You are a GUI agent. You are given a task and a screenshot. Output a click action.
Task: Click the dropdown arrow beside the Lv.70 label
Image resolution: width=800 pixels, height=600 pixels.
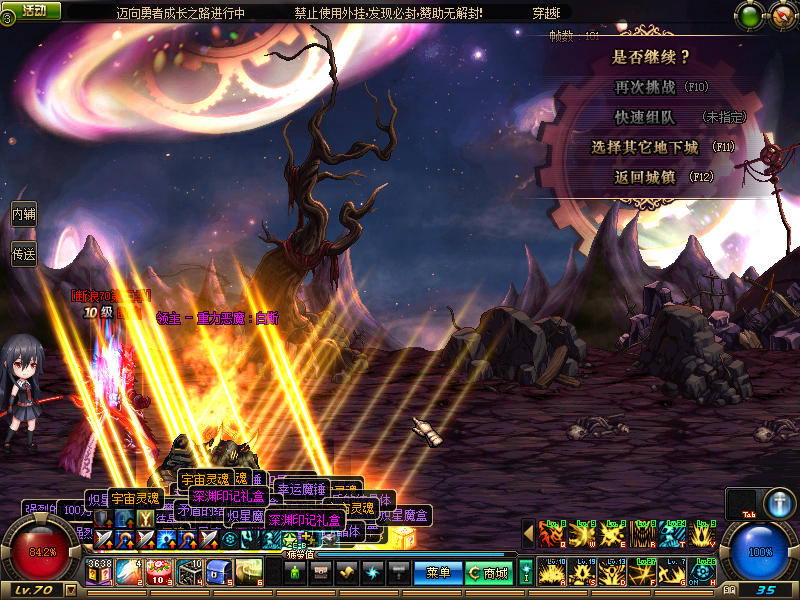coord(70,590)
